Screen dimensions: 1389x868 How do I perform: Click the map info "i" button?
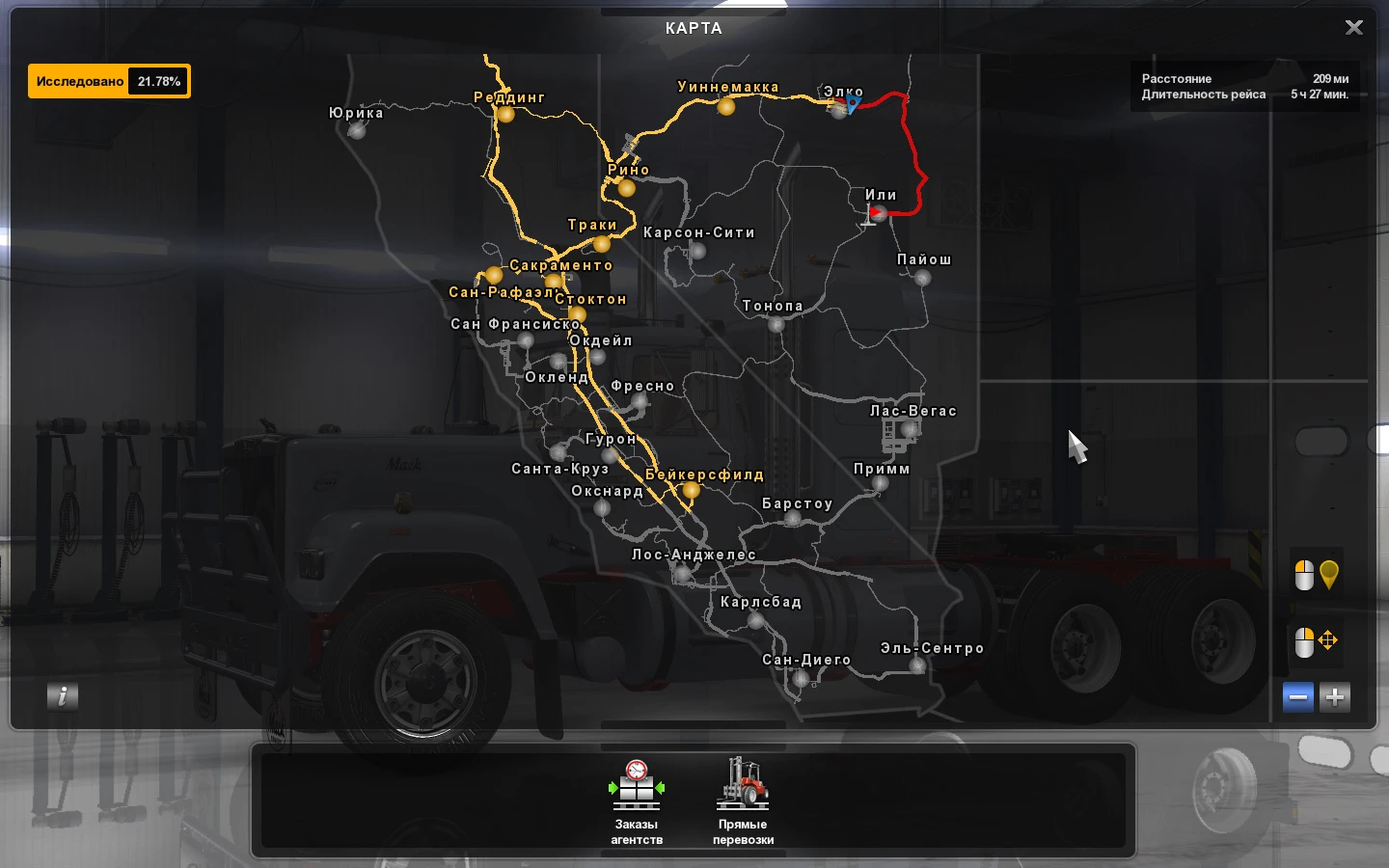(63, 696)
